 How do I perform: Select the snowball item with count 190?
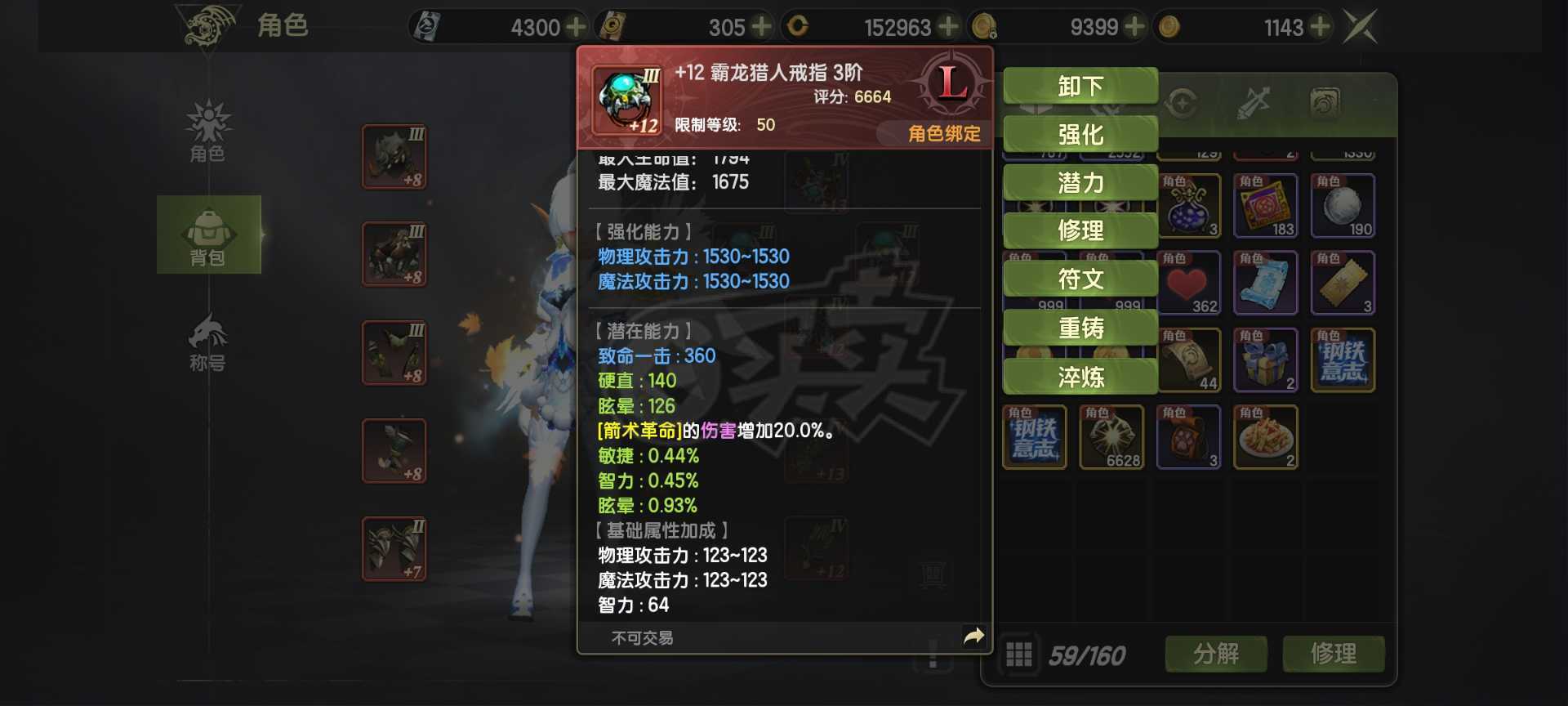(x=1343, y=204)
